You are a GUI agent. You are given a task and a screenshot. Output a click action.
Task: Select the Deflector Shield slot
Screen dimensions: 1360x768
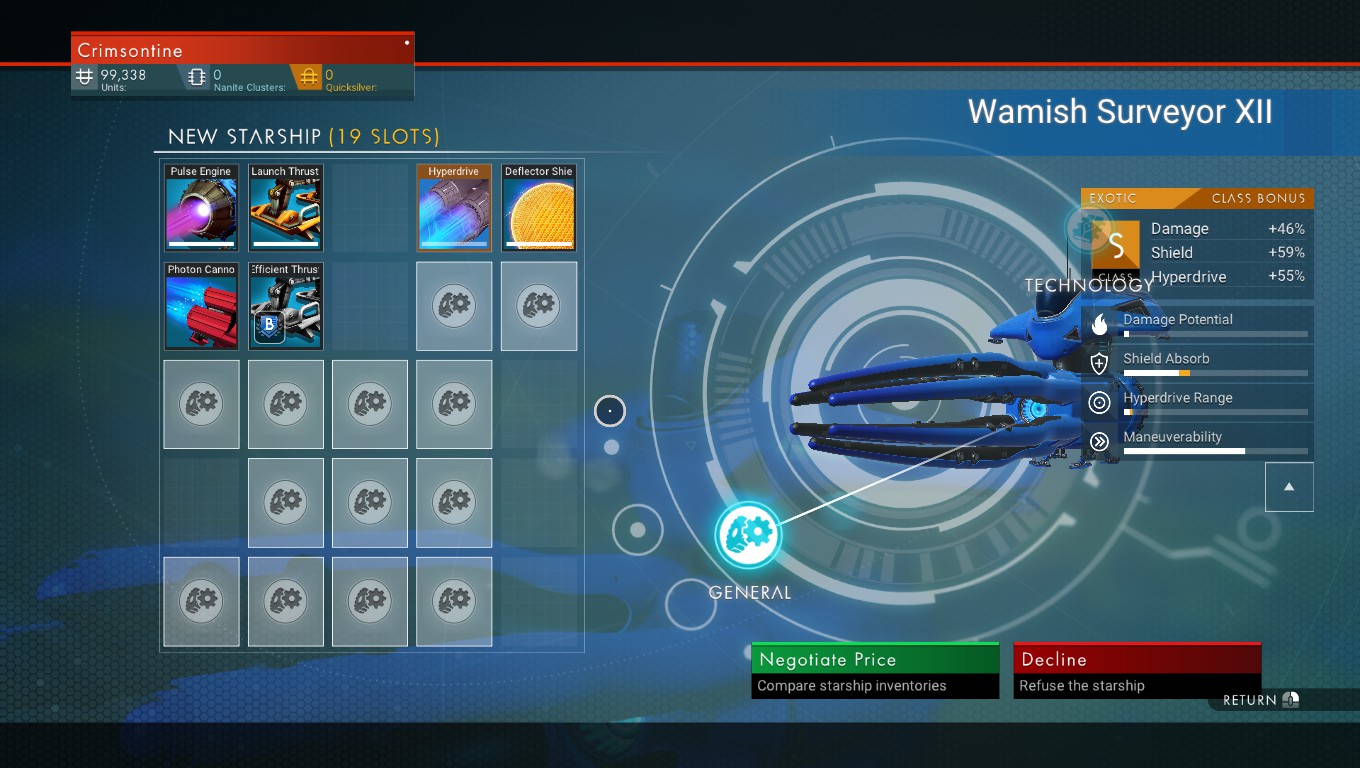[539, 208]
